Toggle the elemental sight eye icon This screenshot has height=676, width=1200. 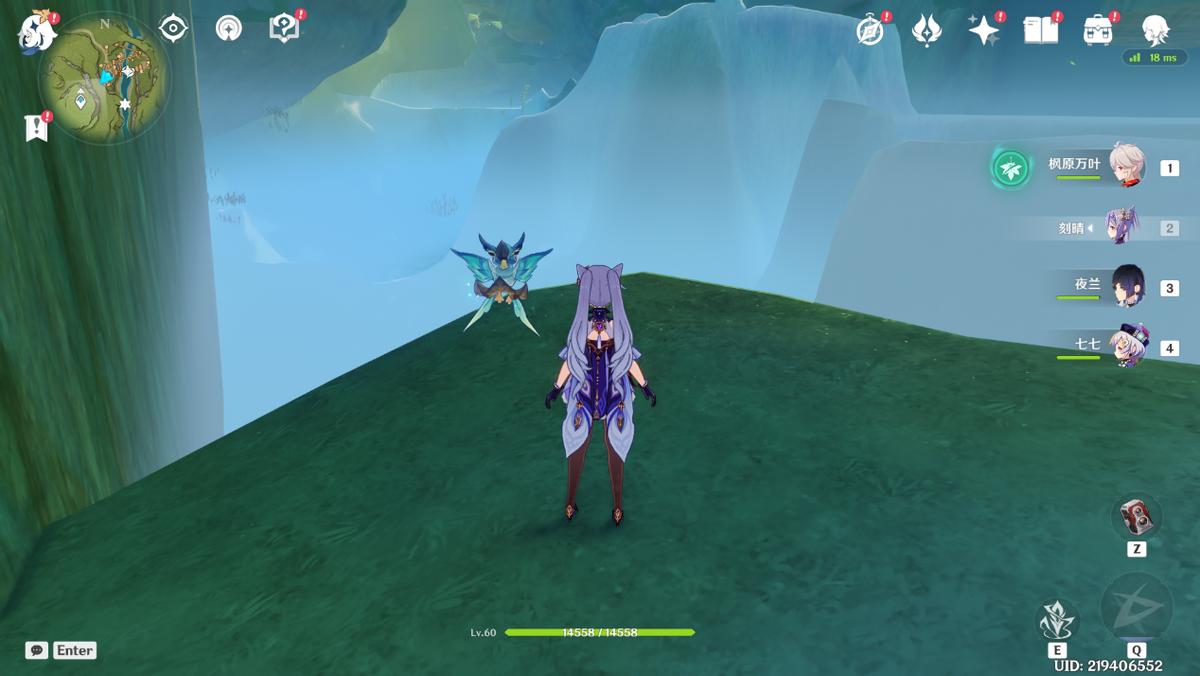pyautogui.click(x=174, y=28)
